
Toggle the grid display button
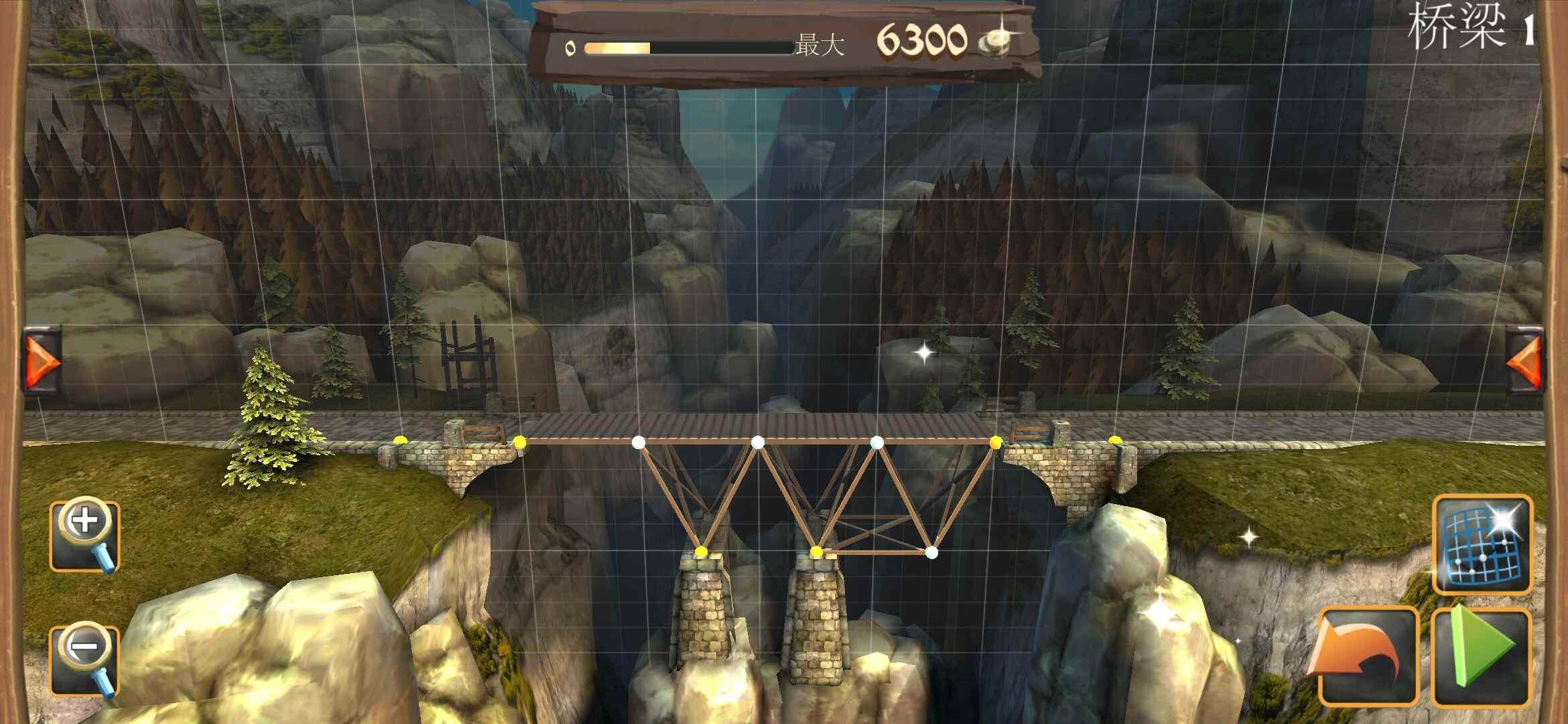(x=1482, y=544)
